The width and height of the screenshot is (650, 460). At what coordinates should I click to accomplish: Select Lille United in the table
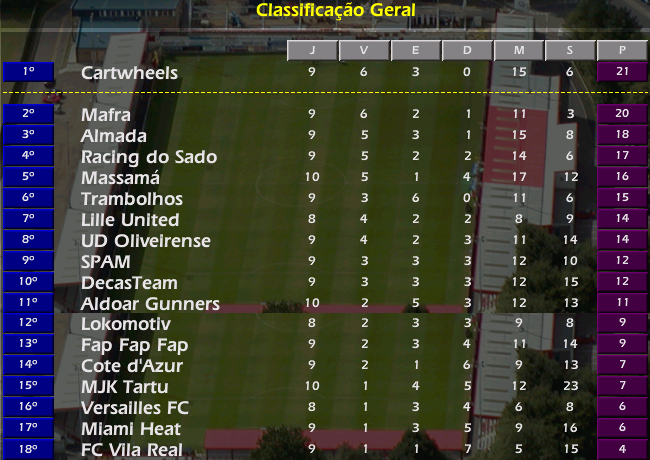[x=130, y=220]
